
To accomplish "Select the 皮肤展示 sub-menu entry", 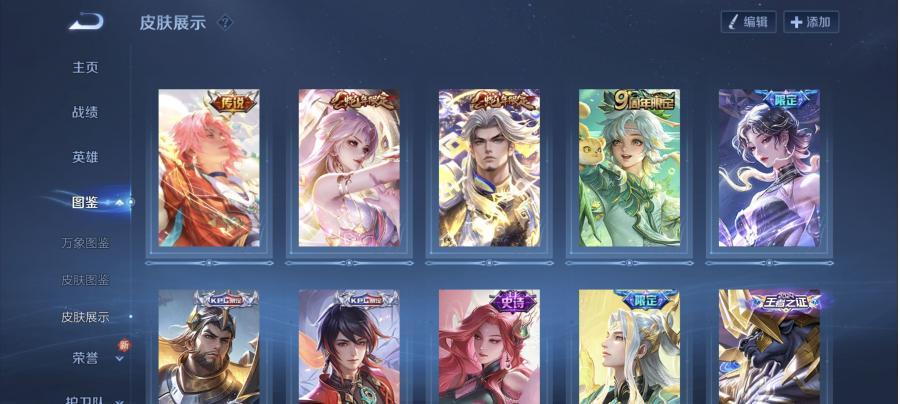I will coord(85,317).
